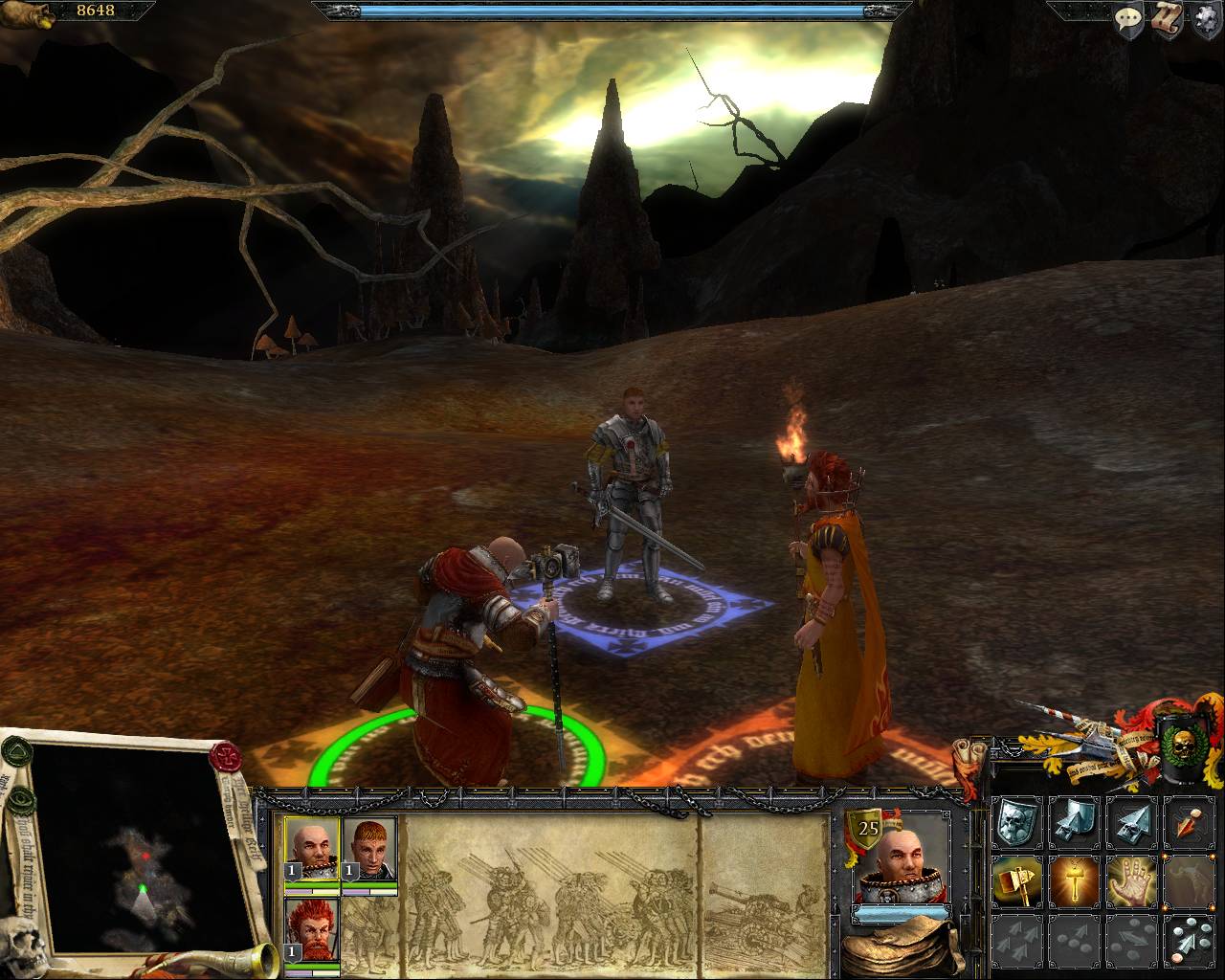Cast the glowing golden hammer-cross prayer
Viewport: 1225px width, 980px height.
click(x=1074, y=880)
